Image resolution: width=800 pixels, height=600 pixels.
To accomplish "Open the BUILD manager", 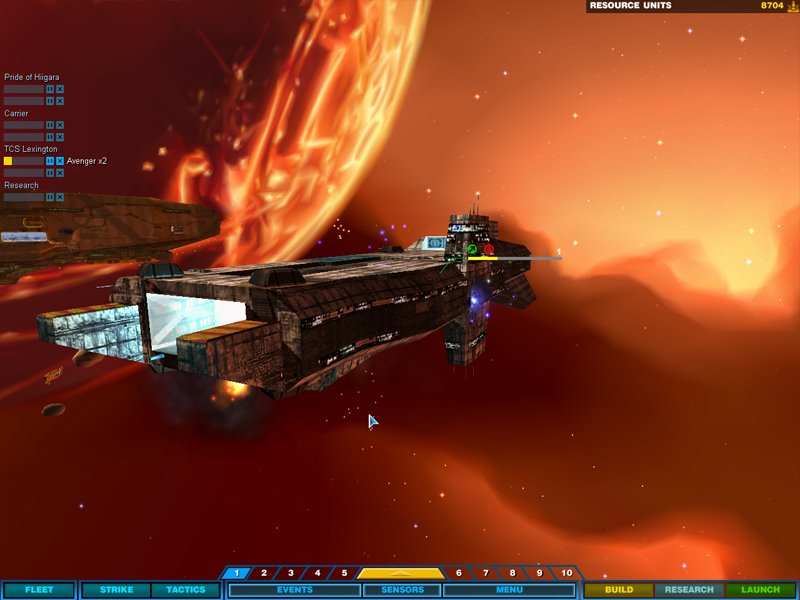I will 619,590.
